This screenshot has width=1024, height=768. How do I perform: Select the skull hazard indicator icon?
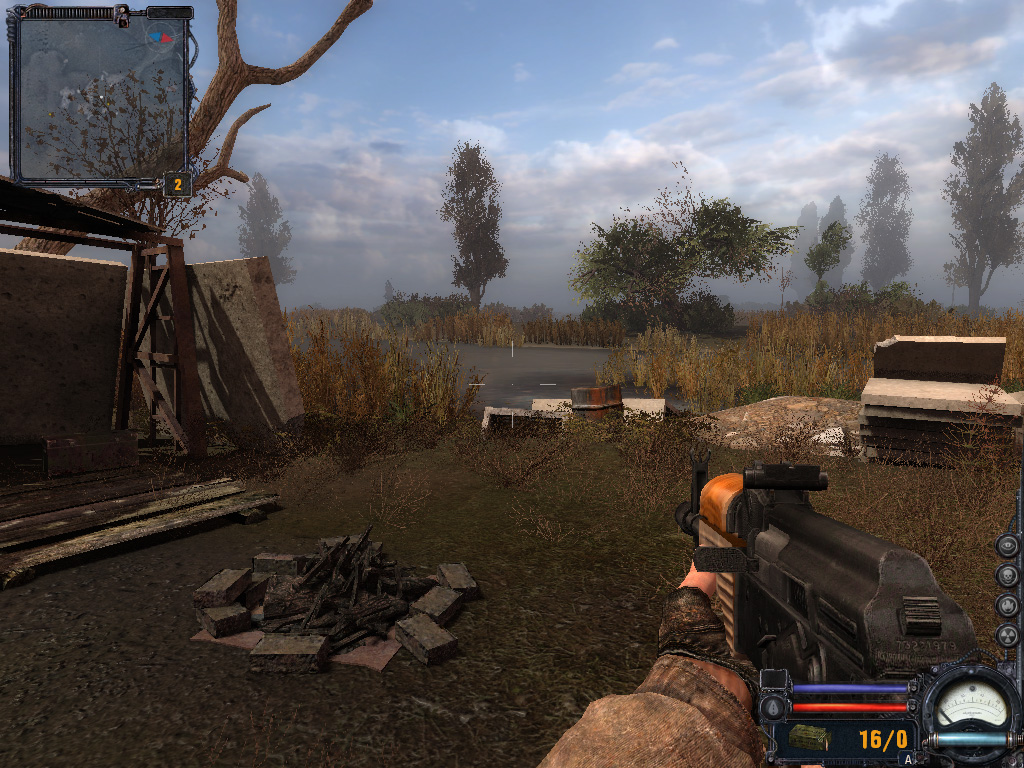1008,576
